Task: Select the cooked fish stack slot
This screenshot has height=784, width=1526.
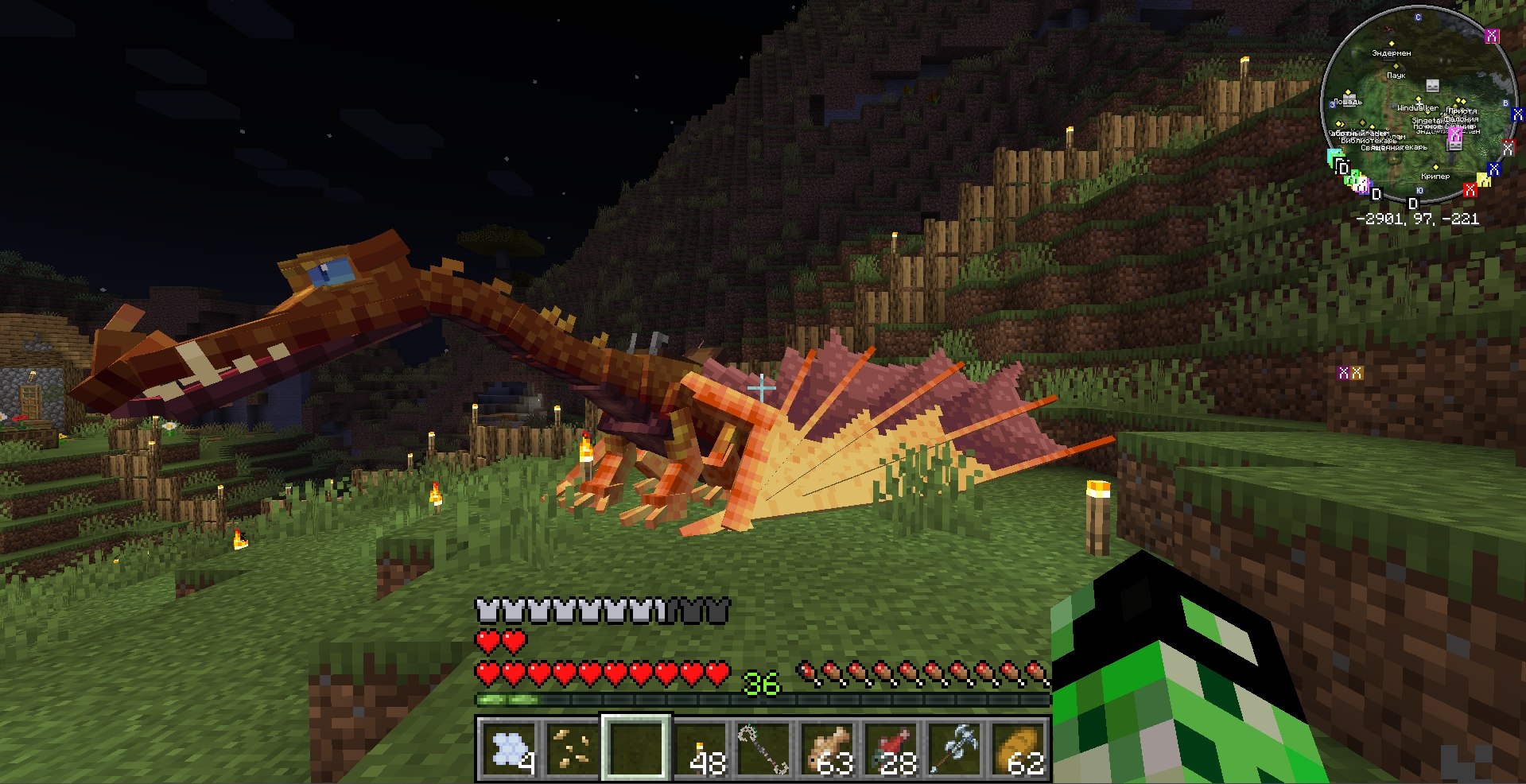Action: pos(827,748)
